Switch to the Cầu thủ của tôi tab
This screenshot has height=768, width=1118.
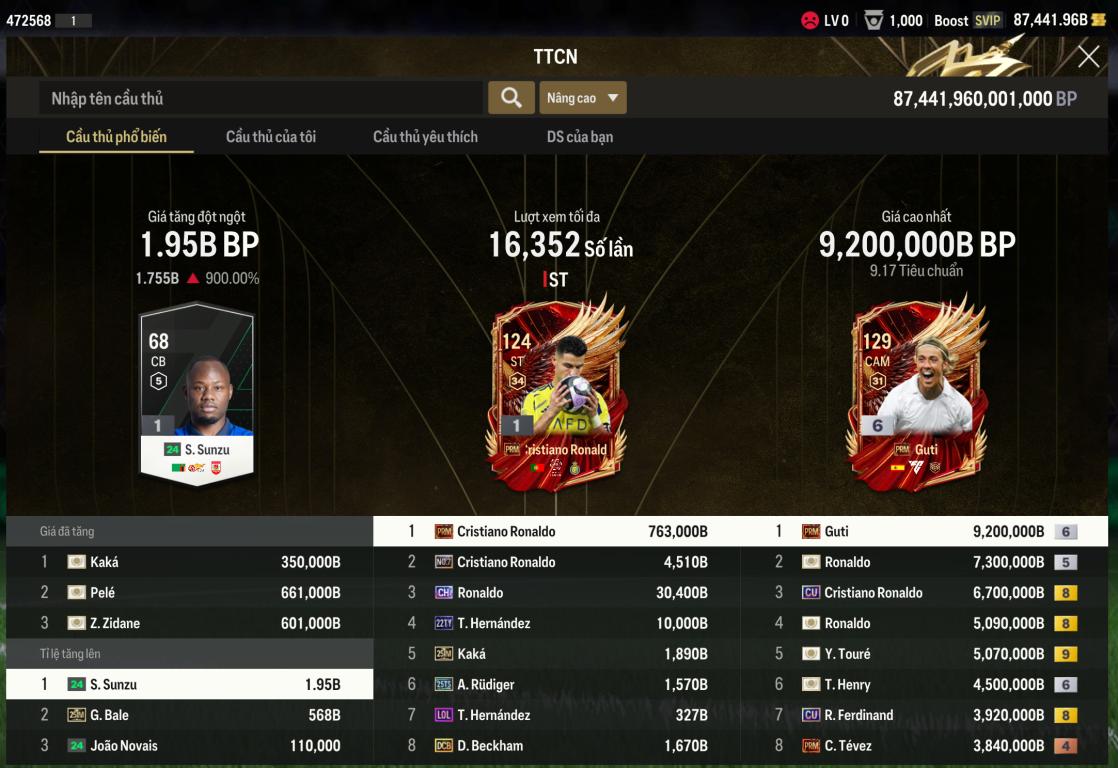pyautogui.click(x=270, y=137)
